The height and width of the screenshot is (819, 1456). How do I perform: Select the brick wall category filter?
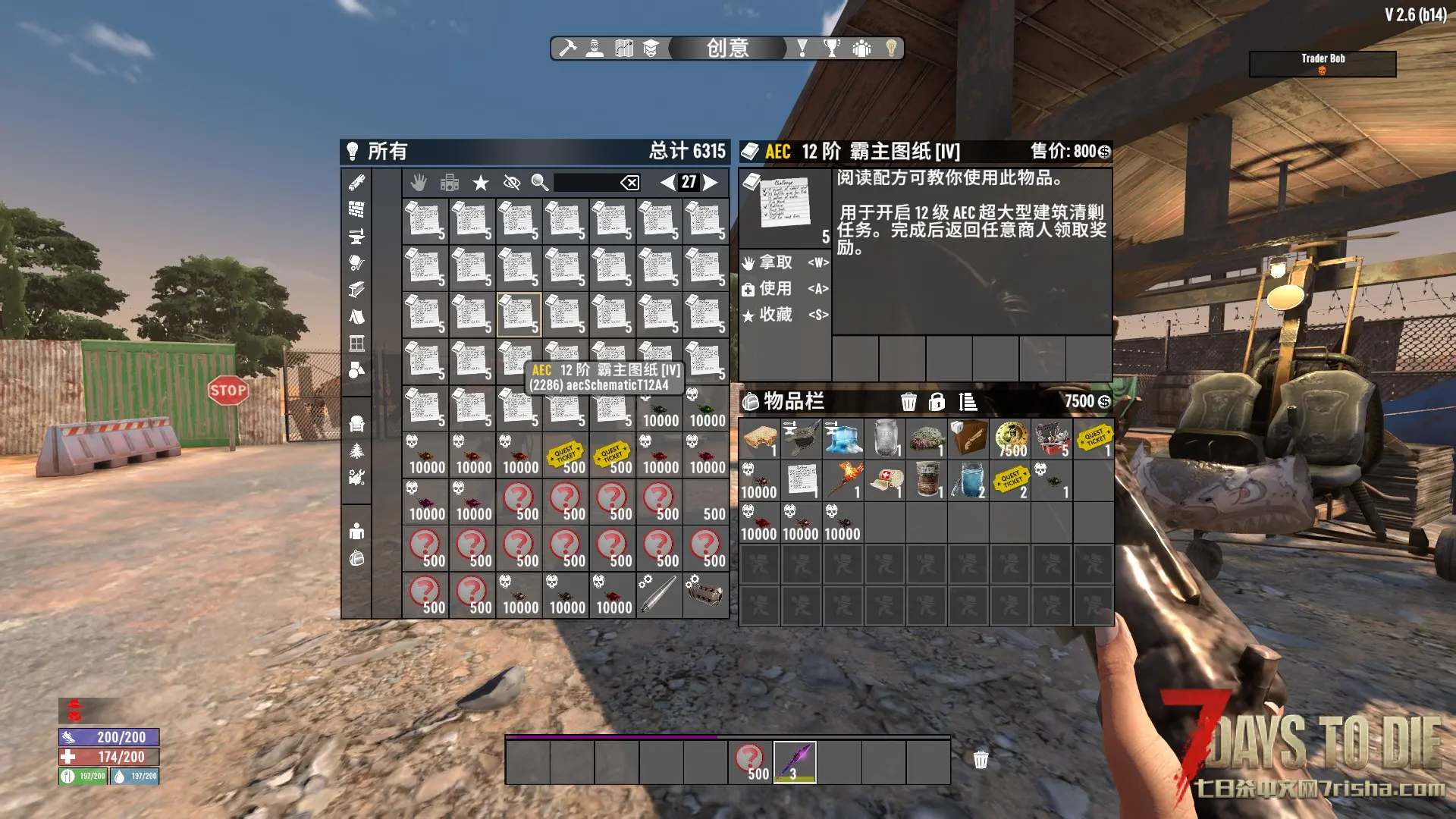[356, 209]
